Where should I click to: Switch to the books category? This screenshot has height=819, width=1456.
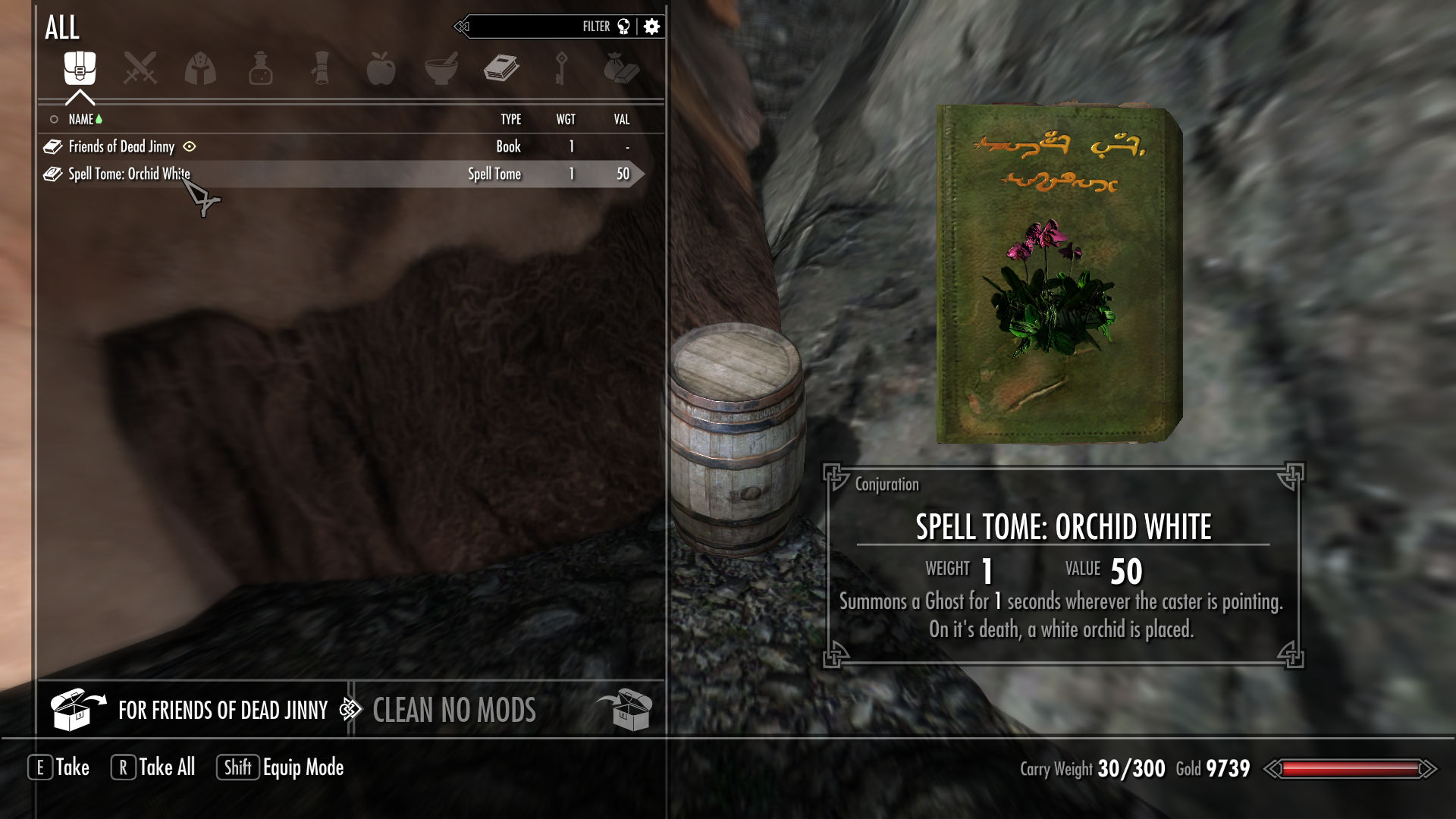click(x=501, y=69)
